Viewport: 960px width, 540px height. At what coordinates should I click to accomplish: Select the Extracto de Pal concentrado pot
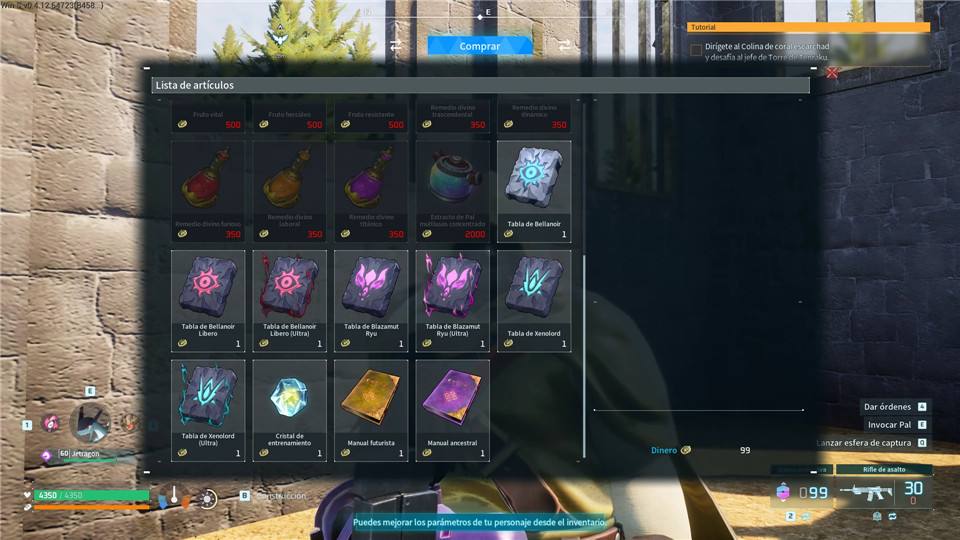(452, 190)
